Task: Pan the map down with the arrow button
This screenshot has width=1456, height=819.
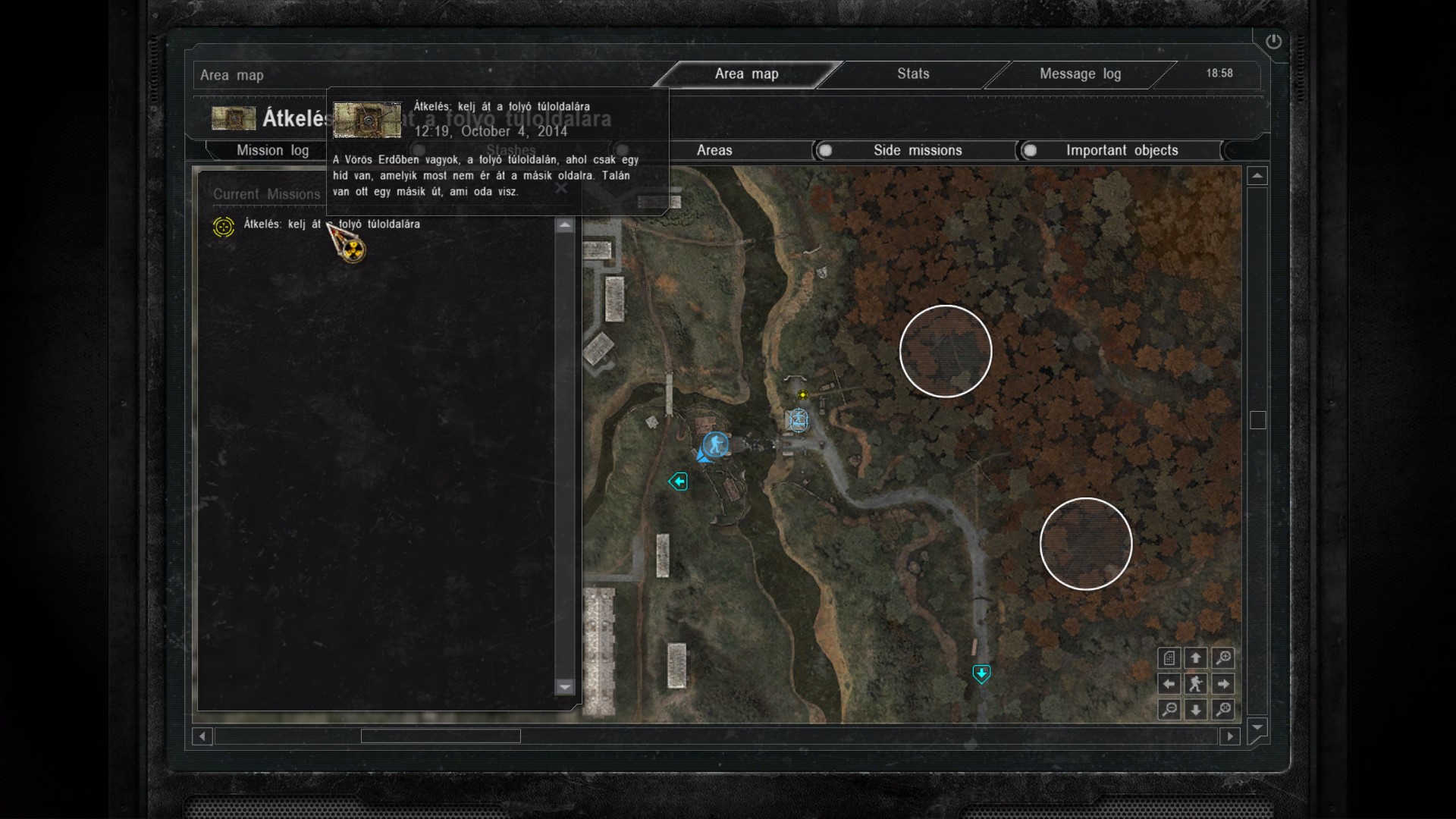Action: [x=1196, y=710]
